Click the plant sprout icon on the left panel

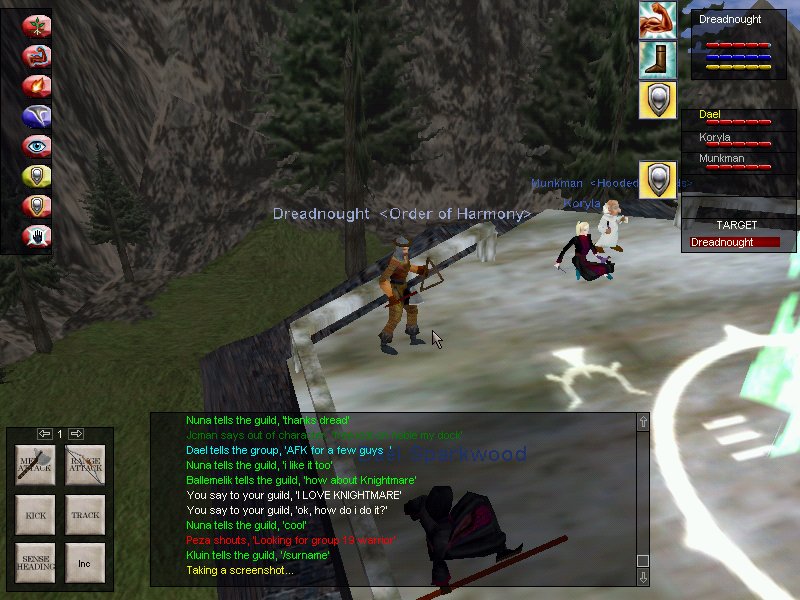(36, 26)
